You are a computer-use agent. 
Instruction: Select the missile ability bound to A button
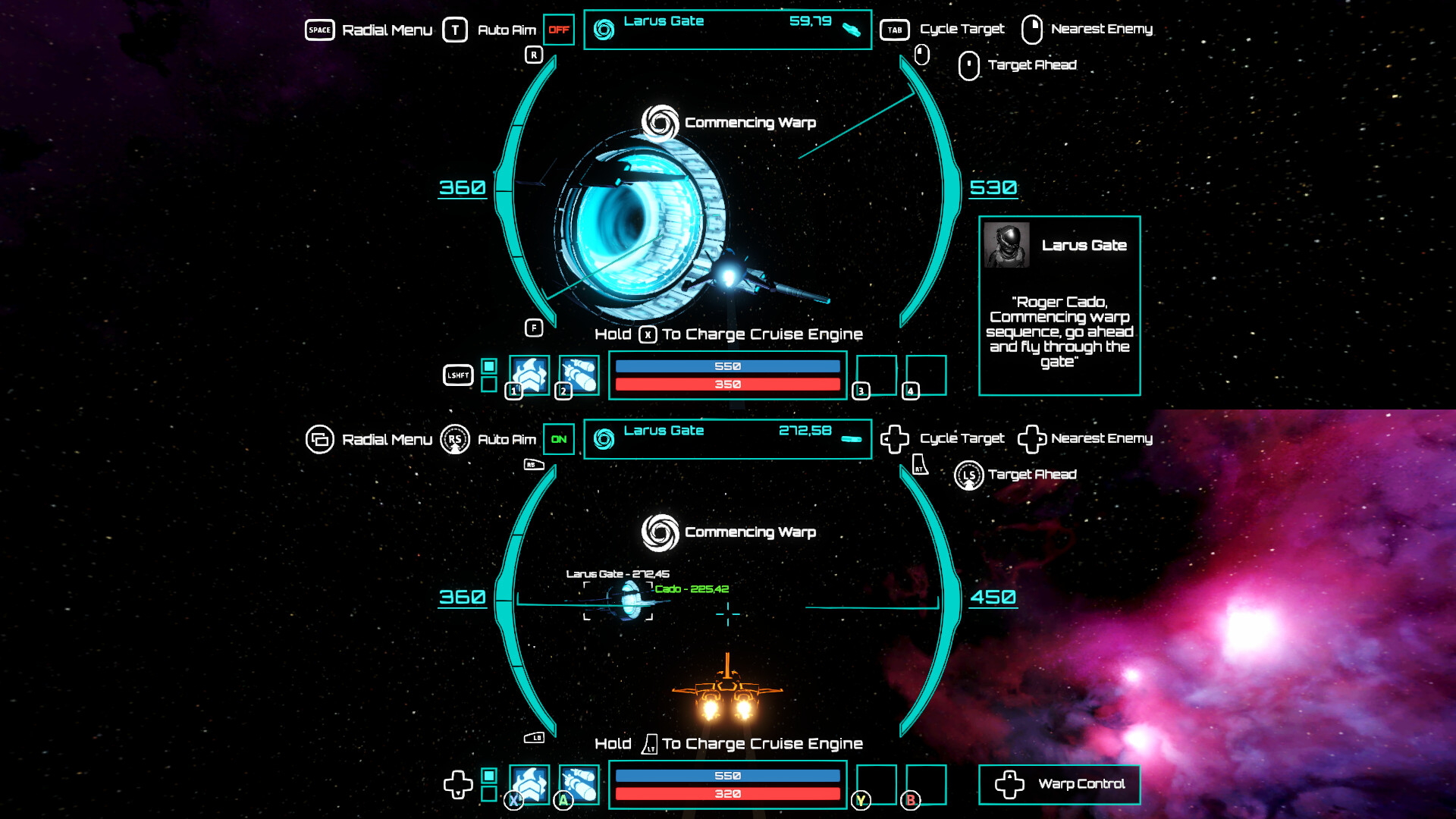click(579, 784)
